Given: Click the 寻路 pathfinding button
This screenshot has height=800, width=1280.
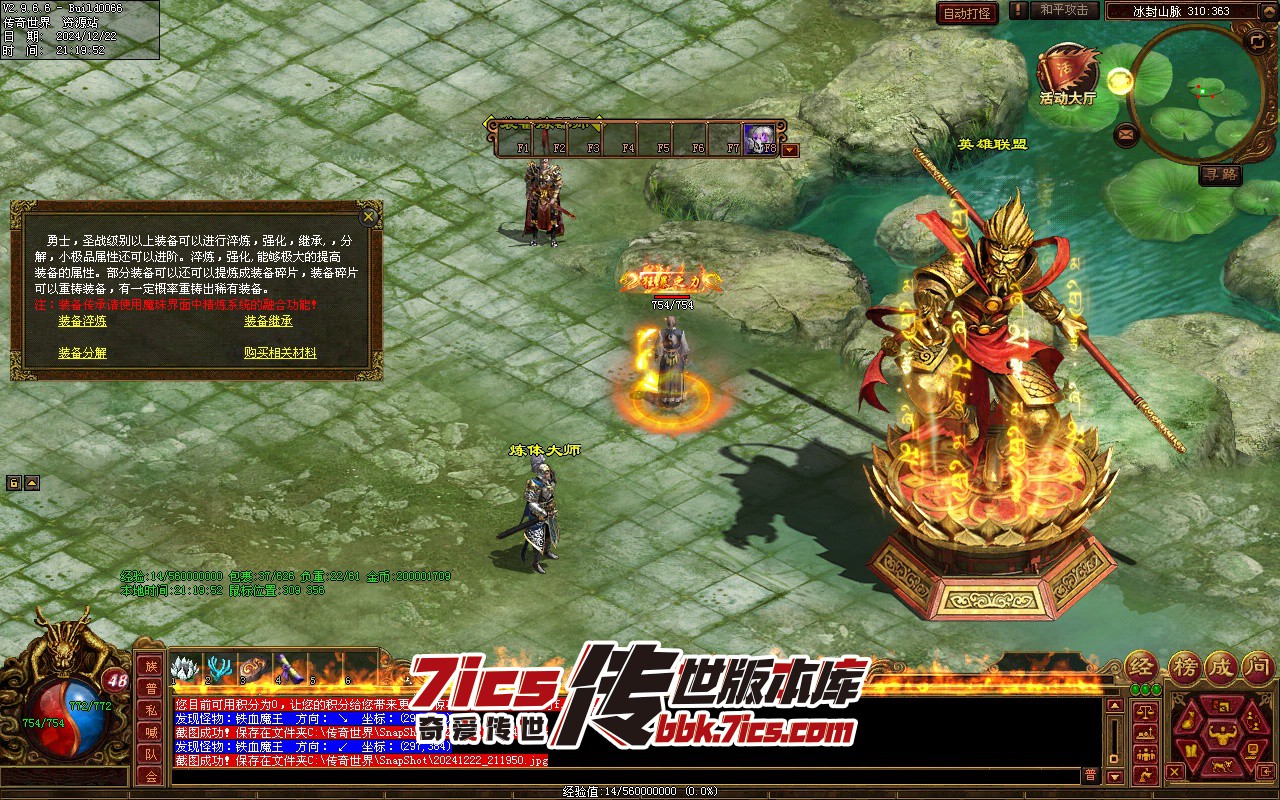Looking at the screenshot, I should coord(1220,175).
